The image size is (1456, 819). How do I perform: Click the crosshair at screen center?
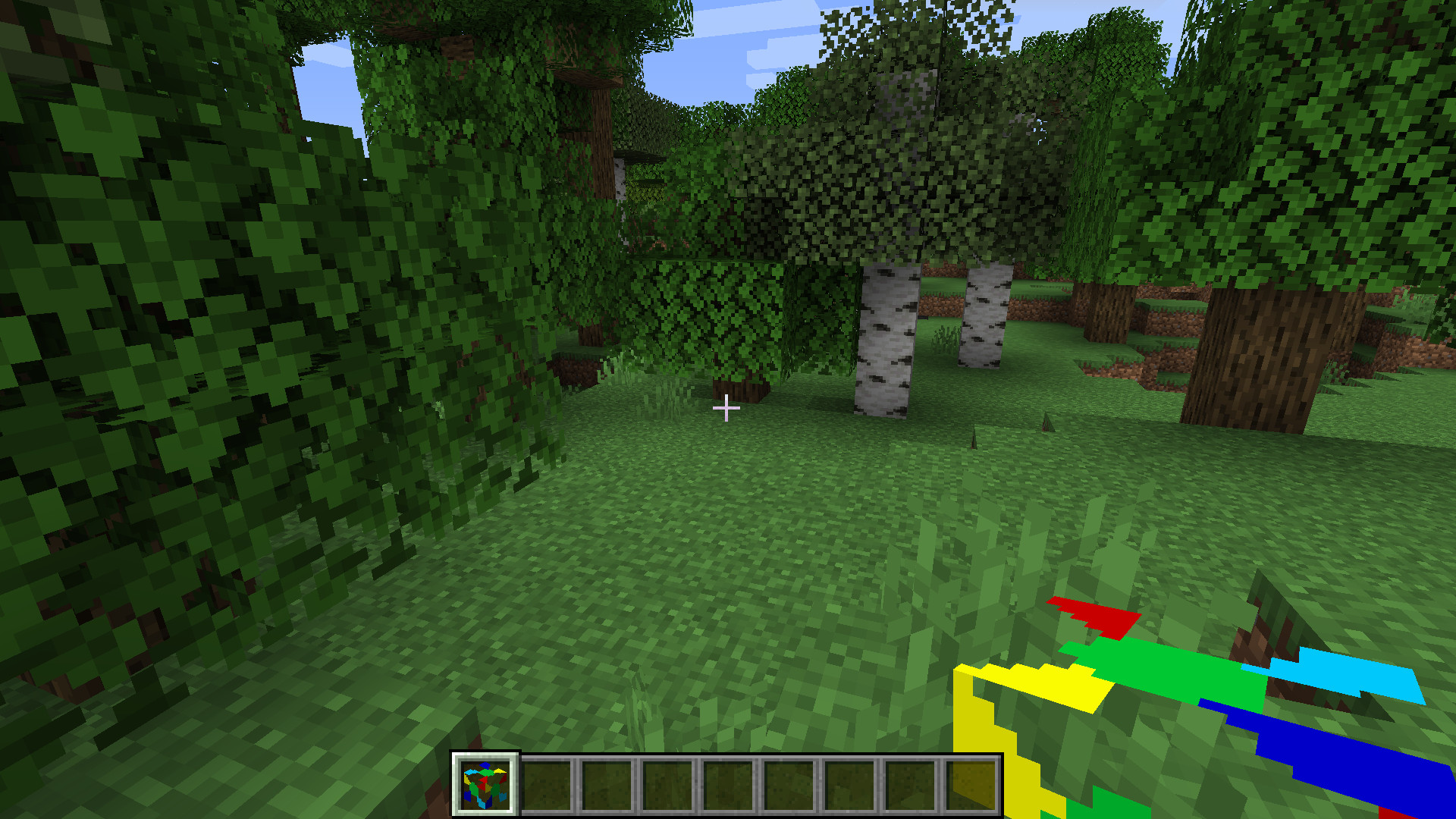click(x=726, y=408)
